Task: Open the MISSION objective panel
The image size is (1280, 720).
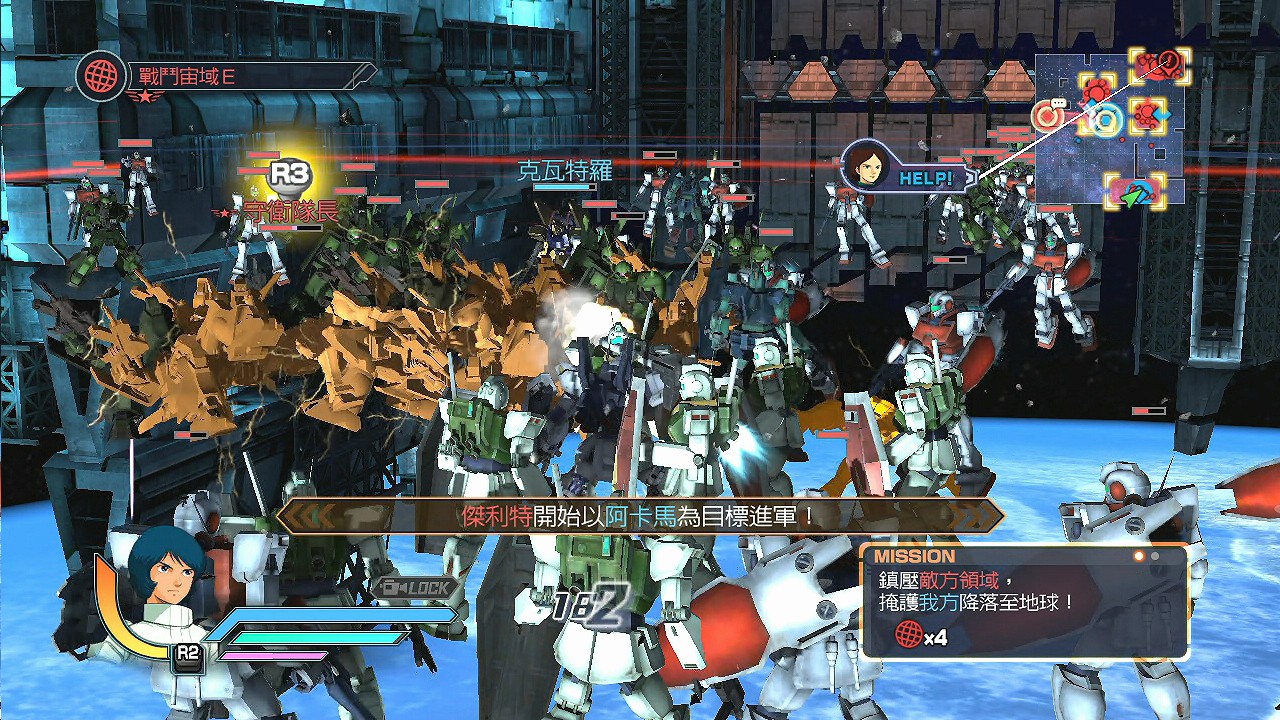Action: (x=1025, y=601)
